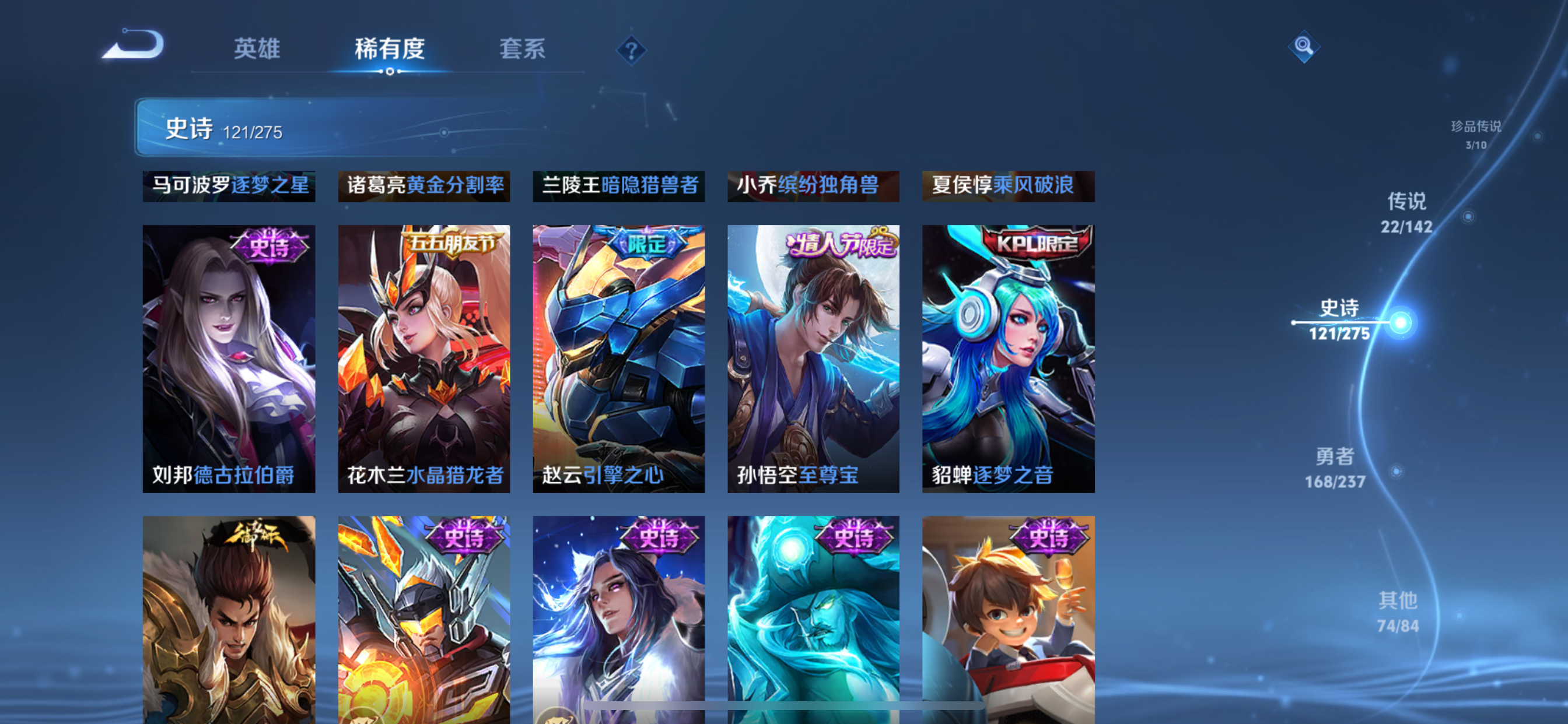Open the 马可波罗逐梦之星 skin entry

pyautogui.click(x=229, y=185)
